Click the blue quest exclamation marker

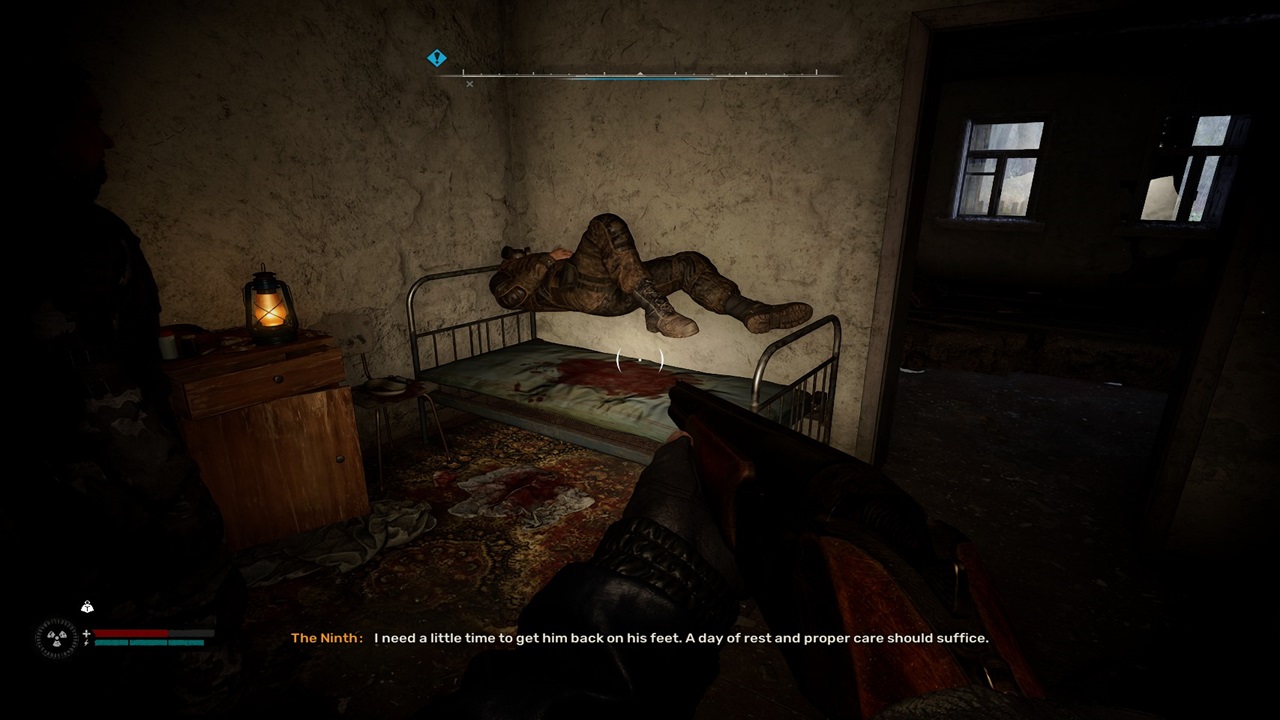click(436, 57)
